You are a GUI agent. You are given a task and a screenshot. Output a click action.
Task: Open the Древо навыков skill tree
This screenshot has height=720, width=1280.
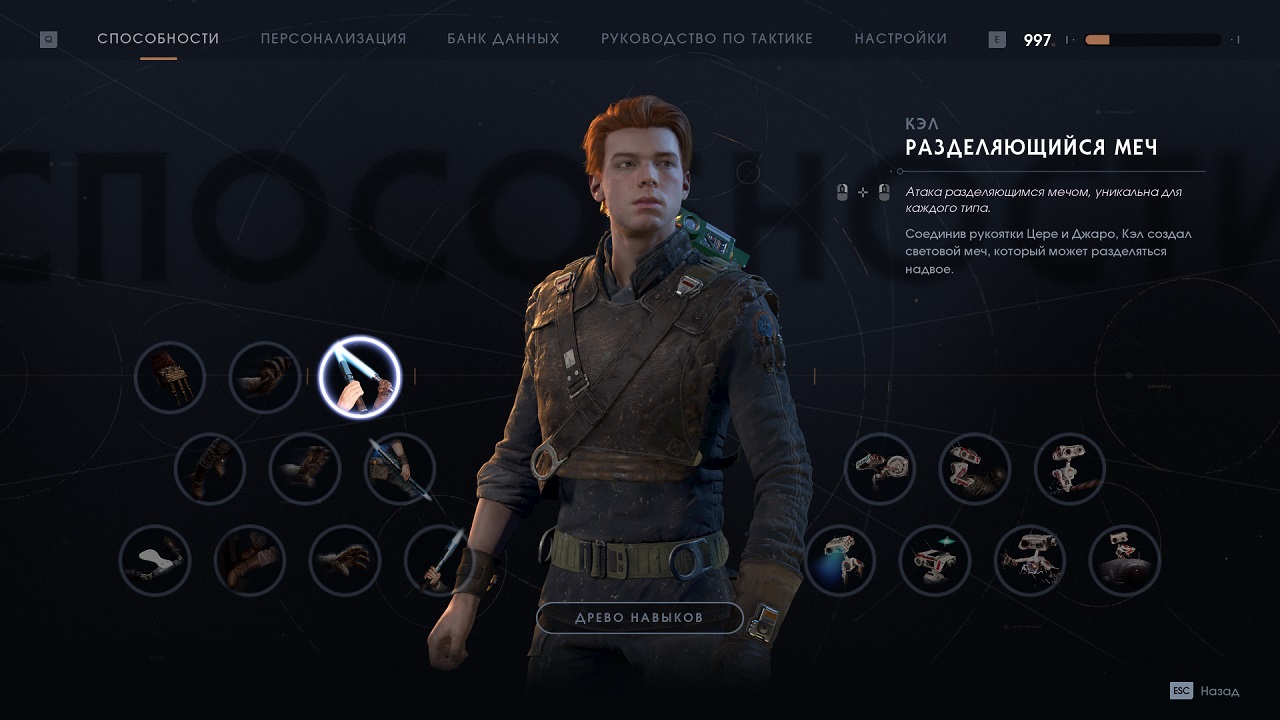pos(639,618)
